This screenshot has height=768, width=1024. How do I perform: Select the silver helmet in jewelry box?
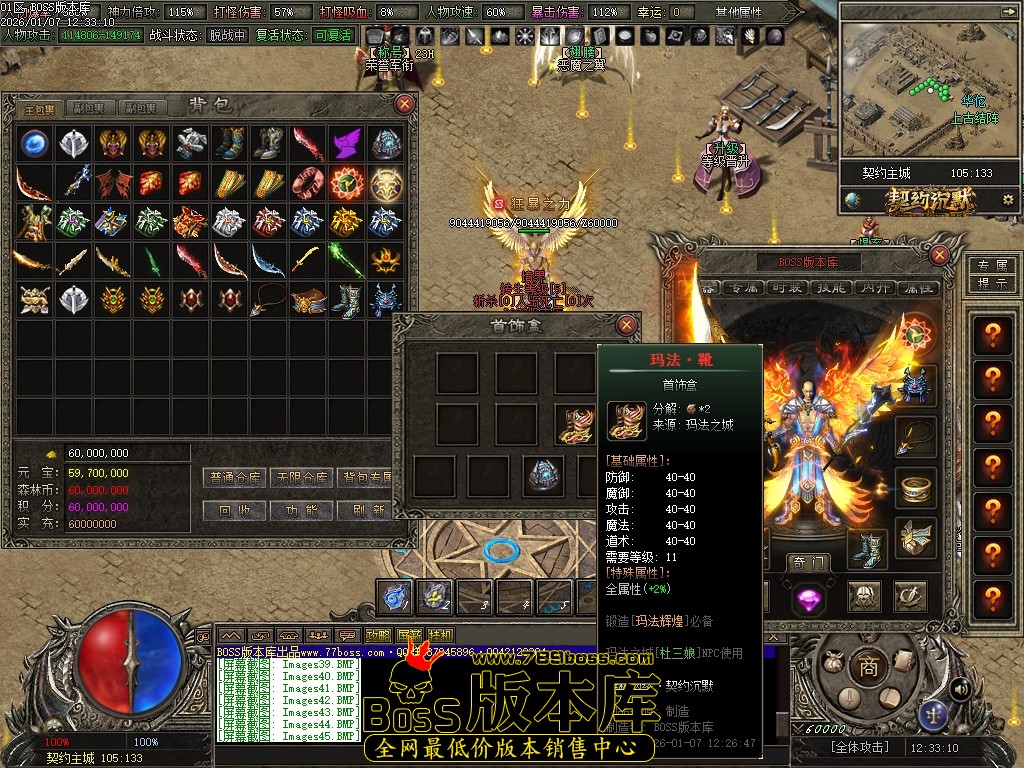coord(545,474)
